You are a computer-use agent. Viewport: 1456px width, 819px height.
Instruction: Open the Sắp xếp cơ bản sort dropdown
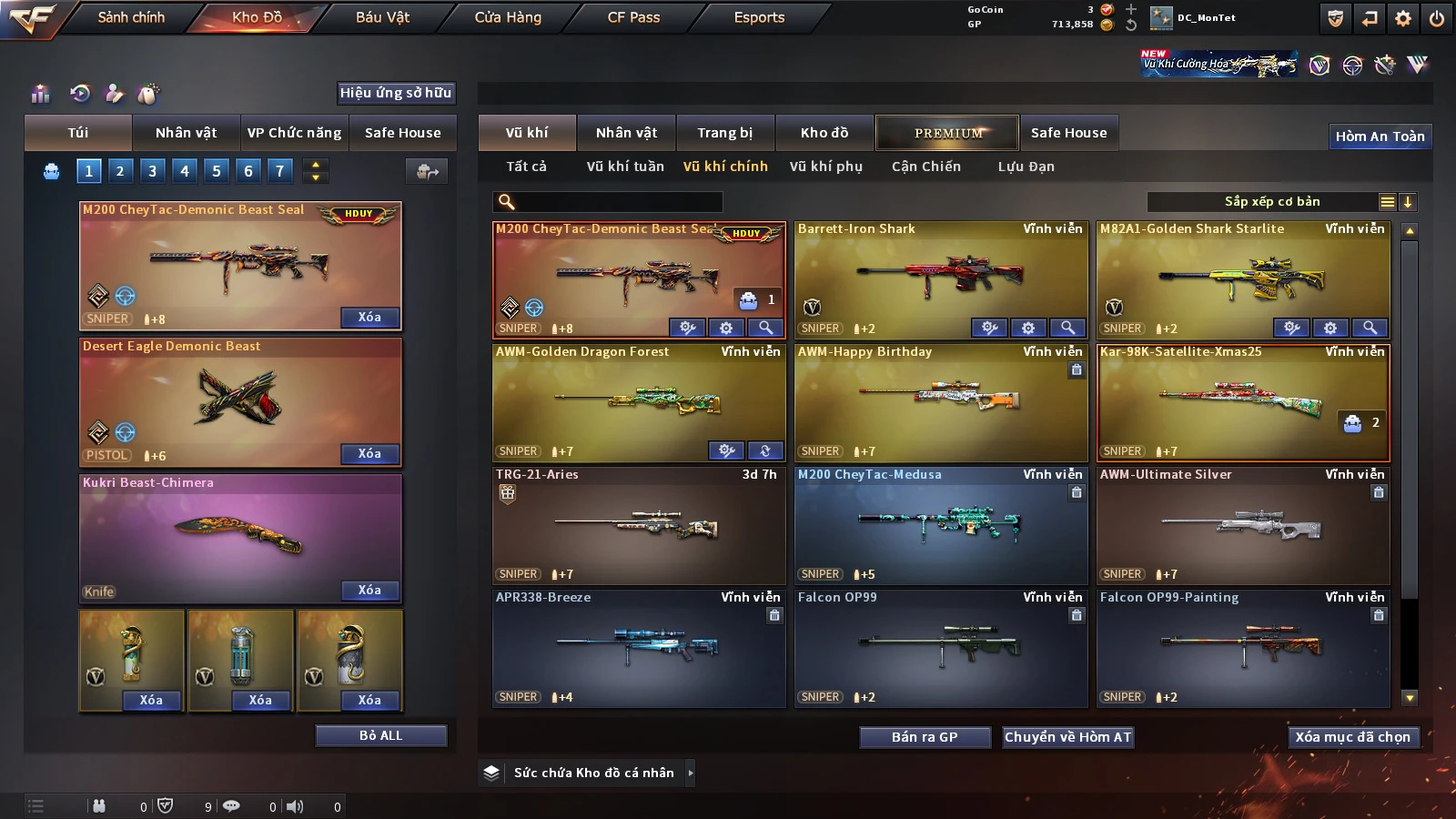coord(1271,202)
